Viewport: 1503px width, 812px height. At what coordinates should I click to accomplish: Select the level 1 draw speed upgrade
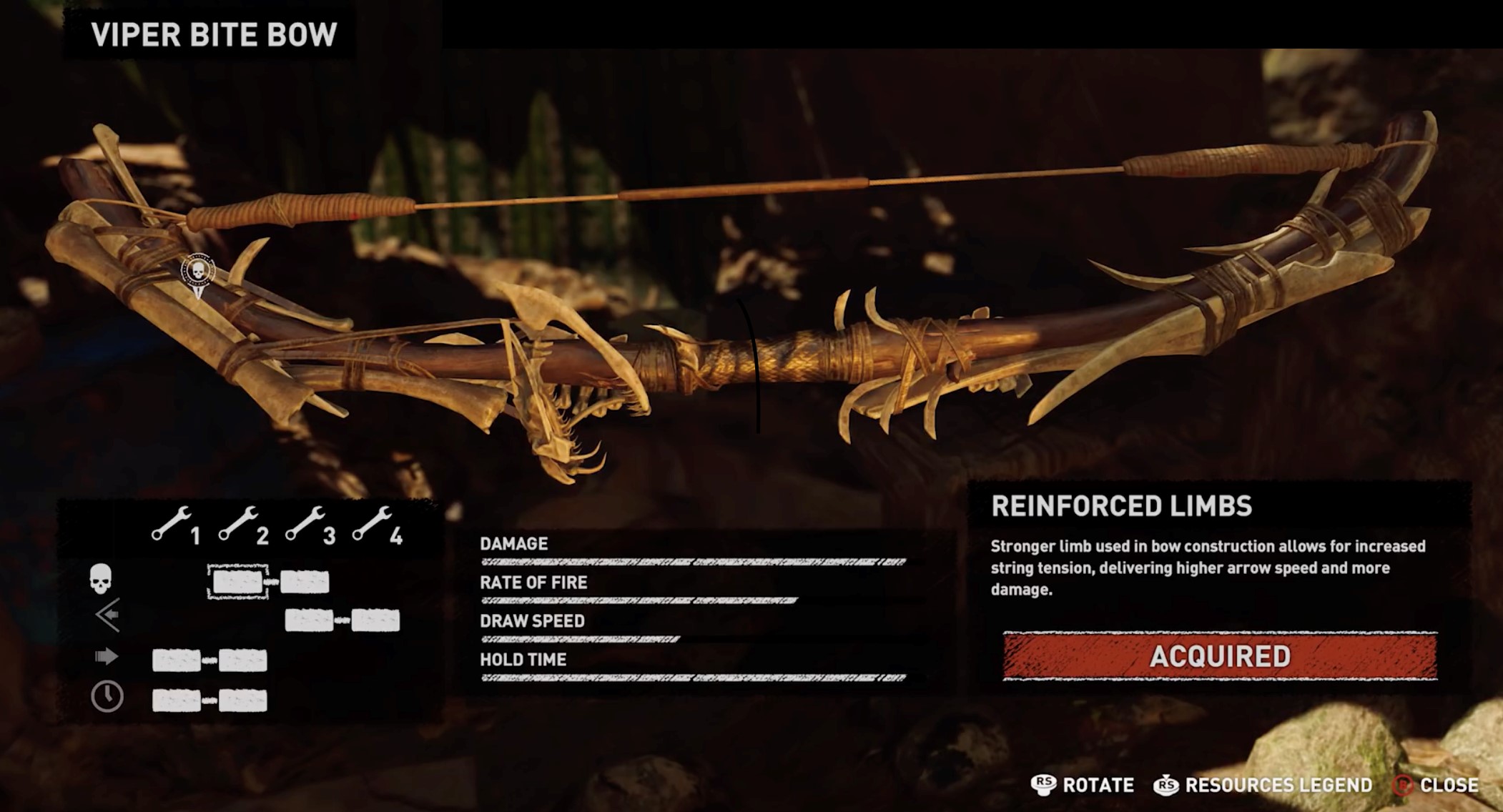coord(176,660)
